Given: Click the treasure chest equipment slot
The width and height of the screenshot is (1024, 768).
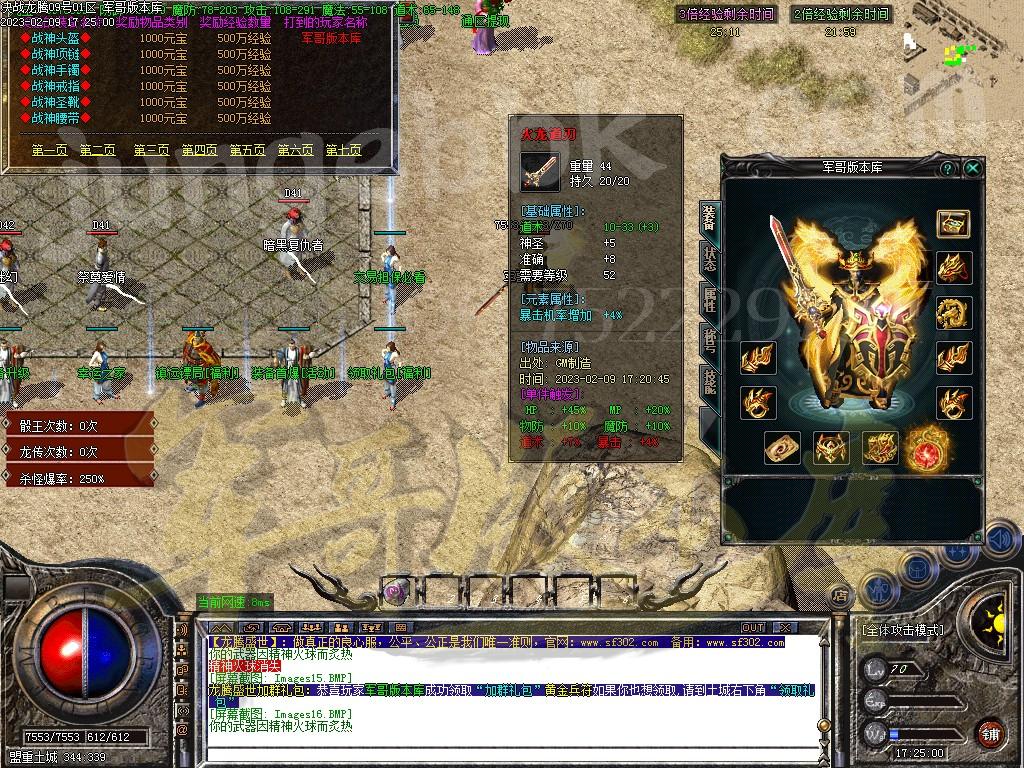Looking at the screenshot, I should tap(953, 223).
